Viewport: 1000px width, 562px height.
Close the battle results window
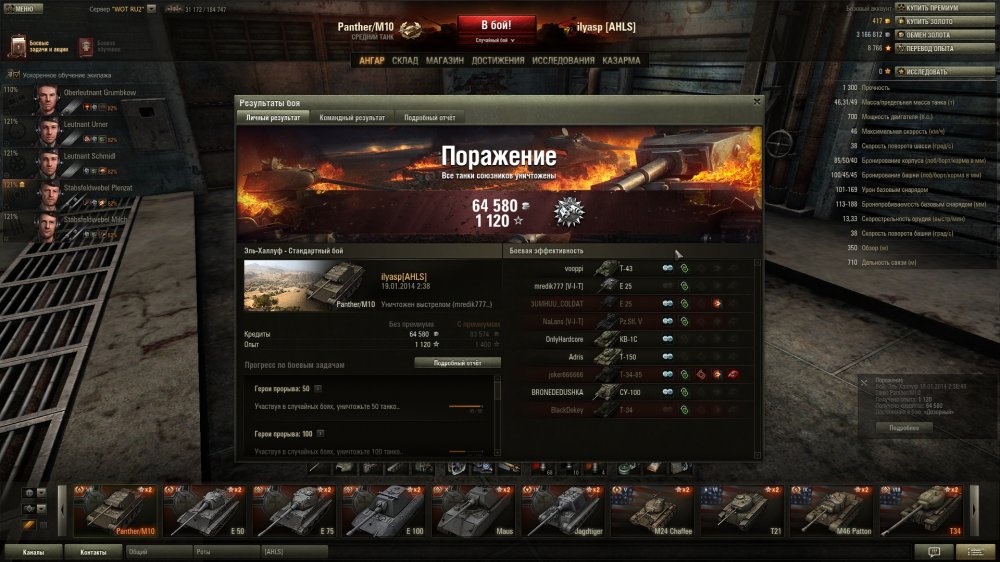(756, 101)
